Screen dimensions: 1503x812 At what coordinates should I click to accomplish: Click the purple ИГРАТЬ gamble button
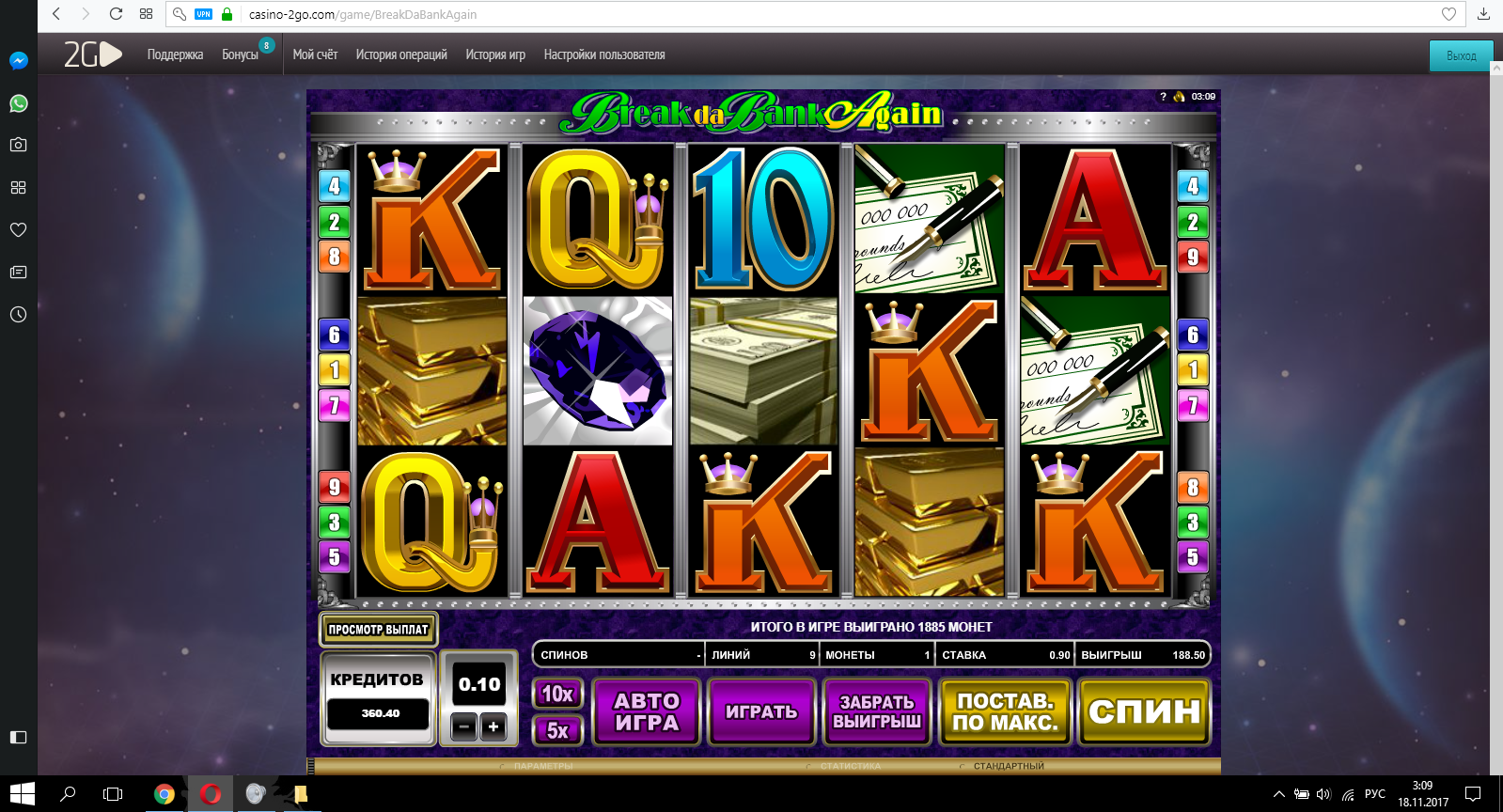pos(761,711)
